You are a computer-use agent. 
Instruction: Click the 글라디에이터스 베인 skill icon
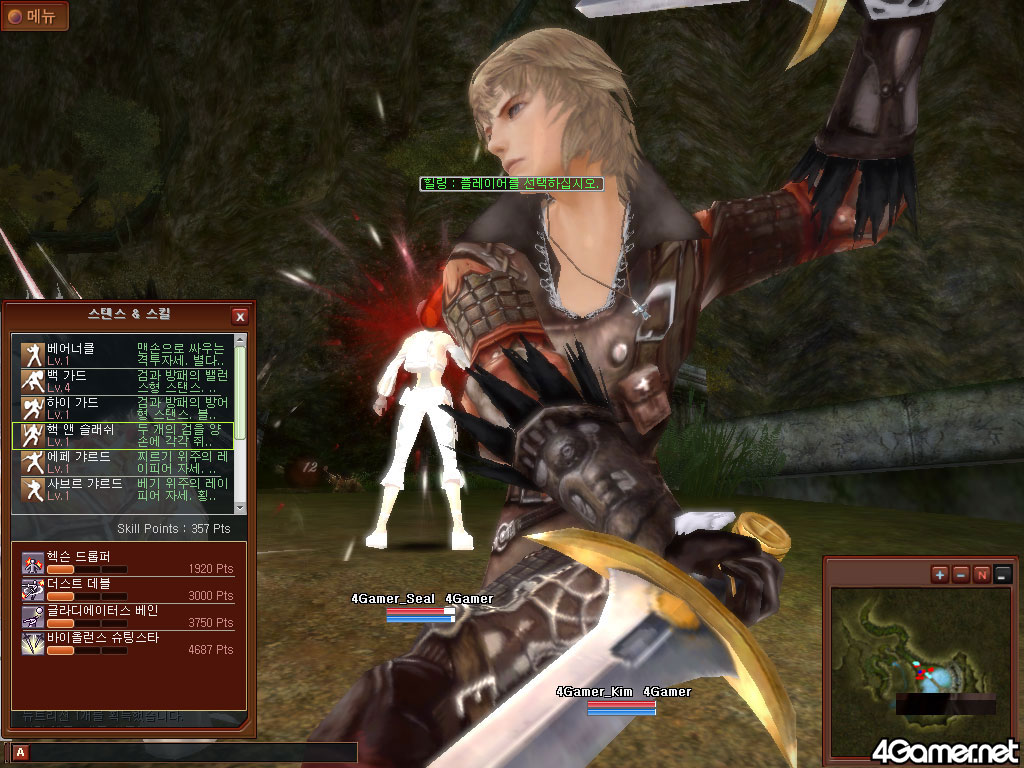pyautogui.click(x=33, y=616)
